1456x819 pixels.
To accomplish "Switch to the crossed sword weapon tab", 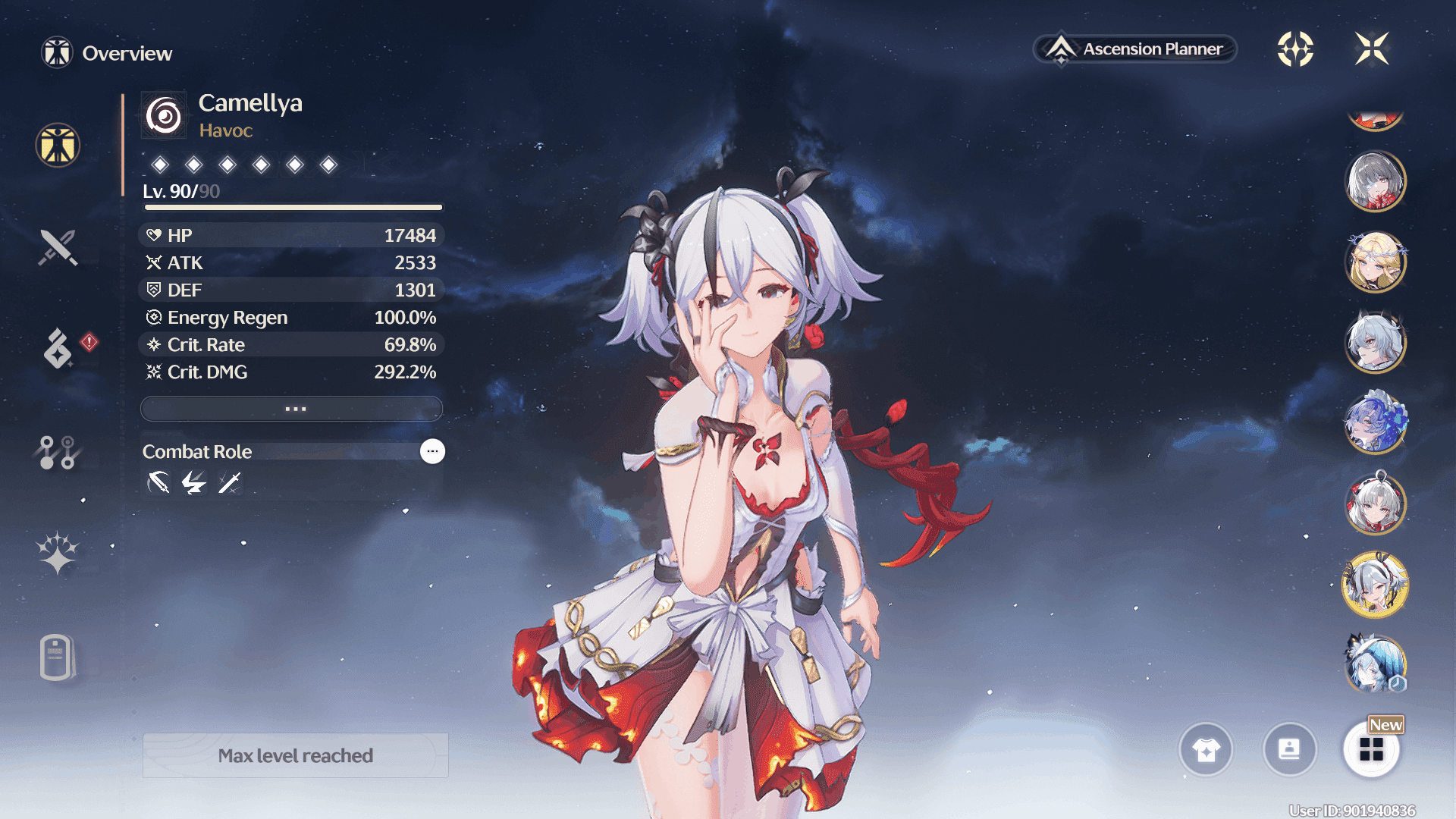I will (x=58, y=247).
